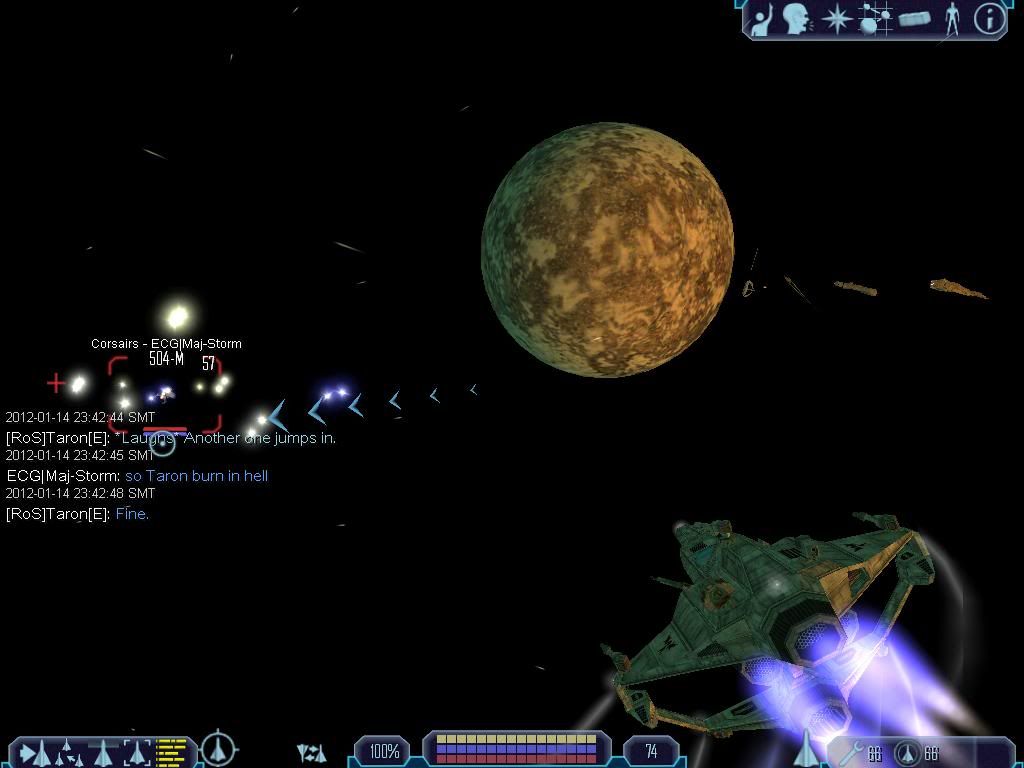Click the circled ship crosshair icon
The width and height of the screenshot is (1024, 768).
(218, 749)
